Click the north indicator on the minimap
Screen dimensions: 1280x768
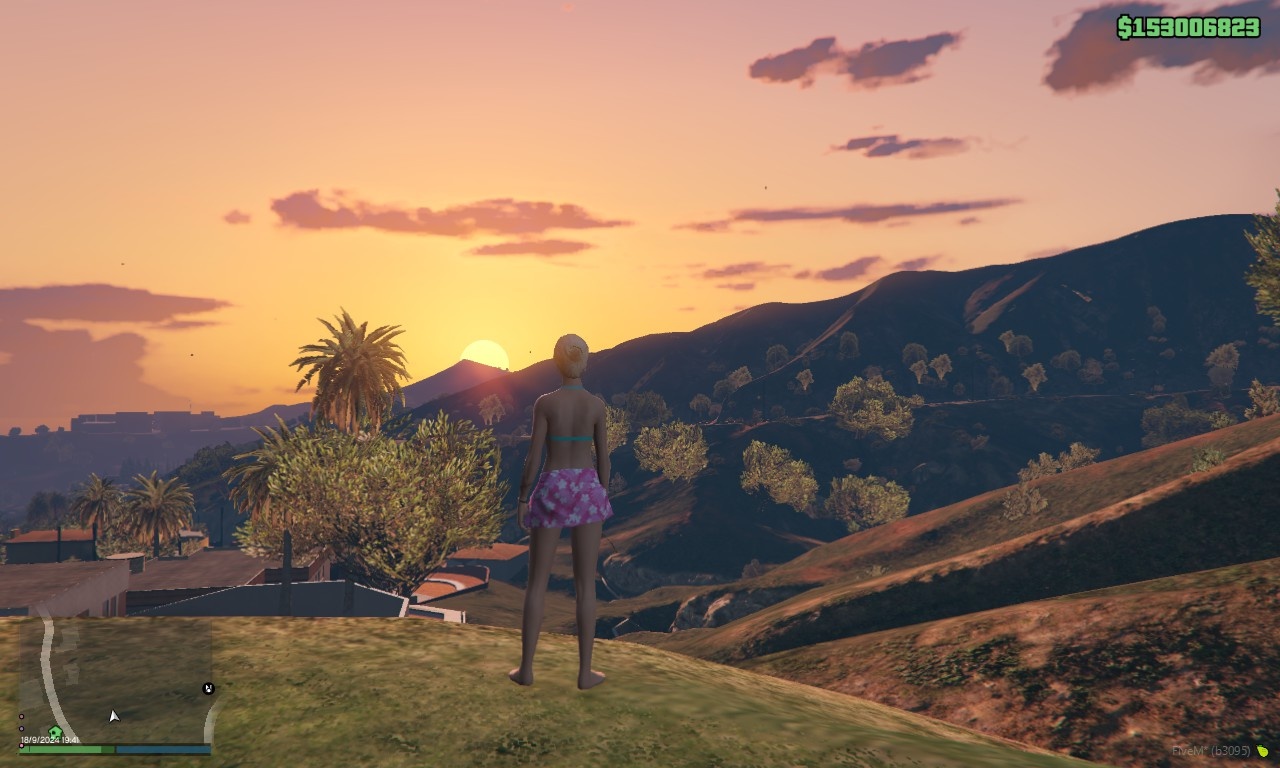pyautogui.click(x=208, y=688)
